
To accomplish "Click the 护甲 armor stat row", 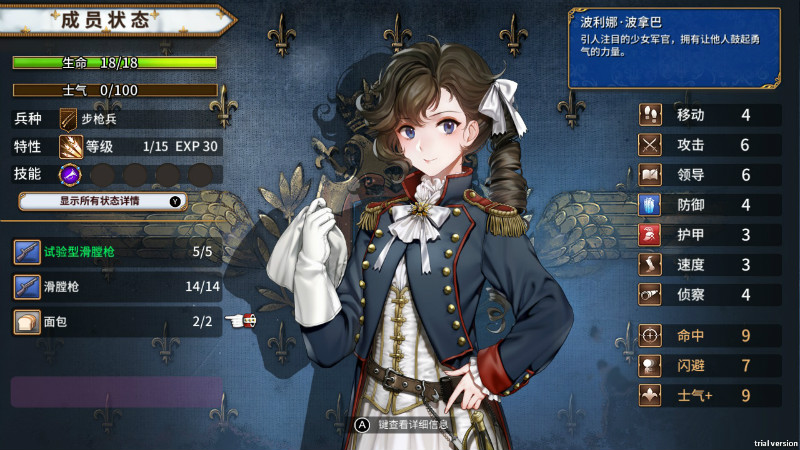I will click(710, 235).
